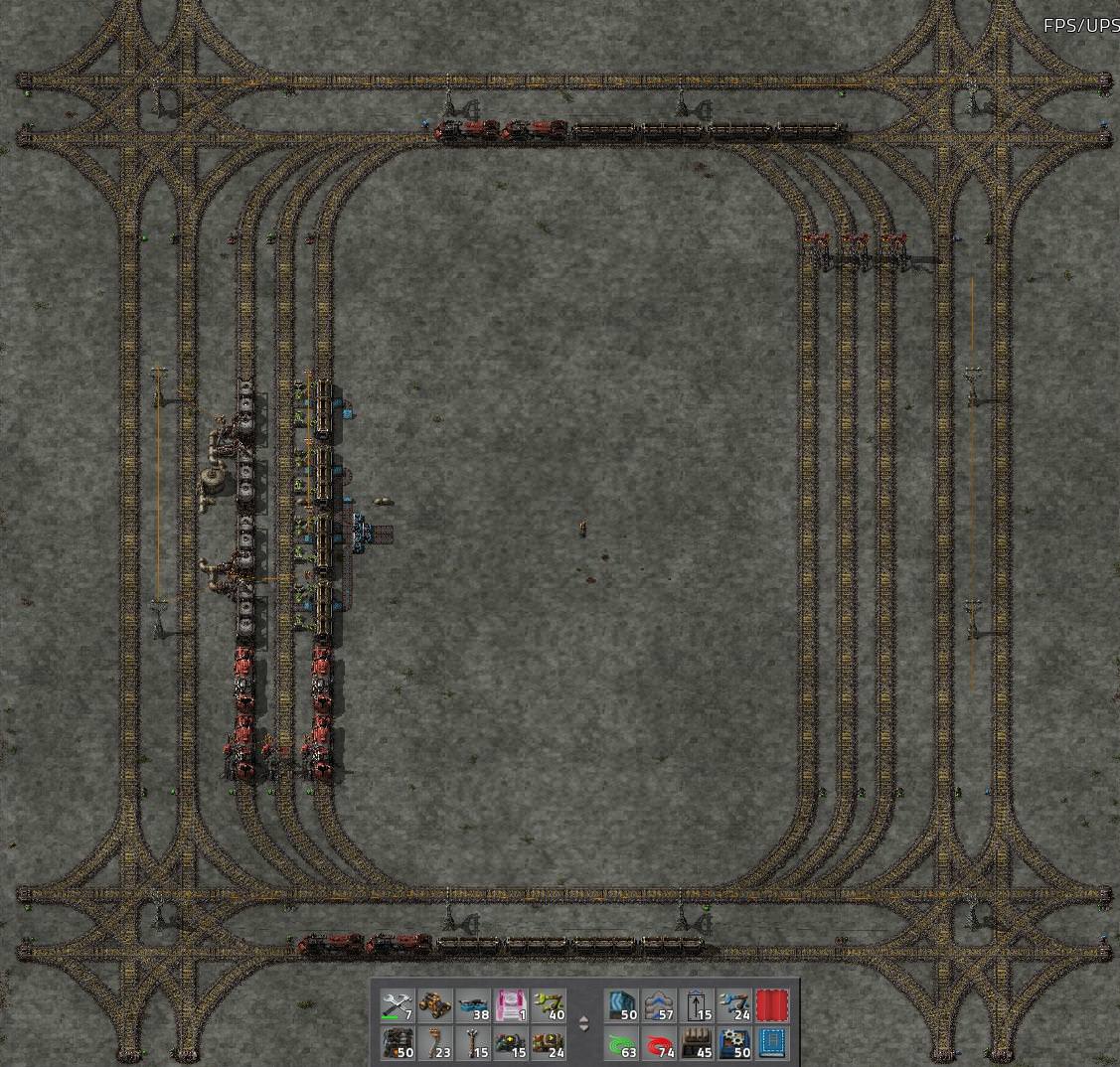Select the upward arrow item with count 15
The width and height of the screenshot is (1120, 1067).
pos(698,1006)
